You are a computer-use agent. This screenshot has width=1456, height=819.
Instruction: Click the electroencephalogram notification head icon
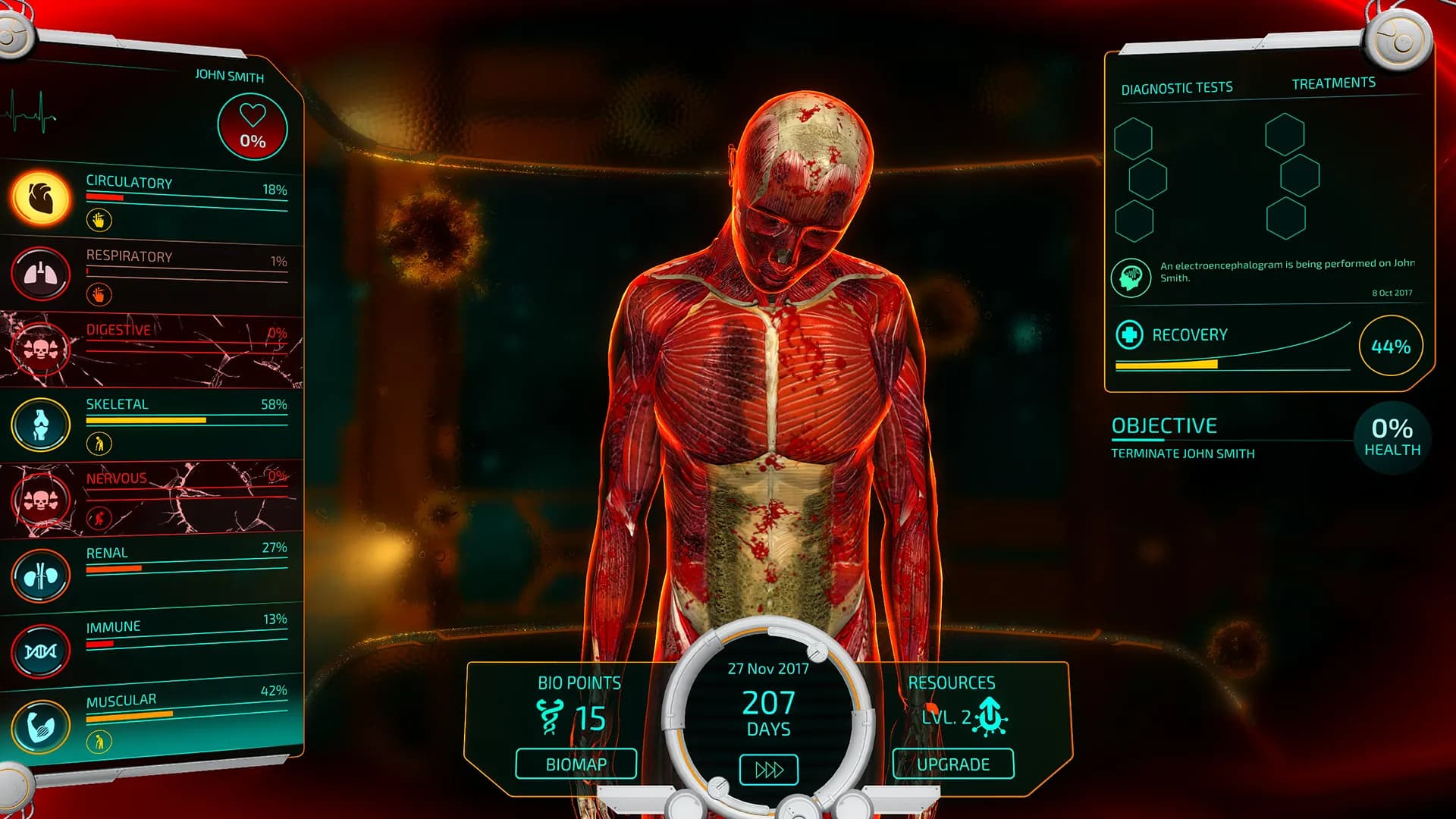click(x=1131, y=277)
